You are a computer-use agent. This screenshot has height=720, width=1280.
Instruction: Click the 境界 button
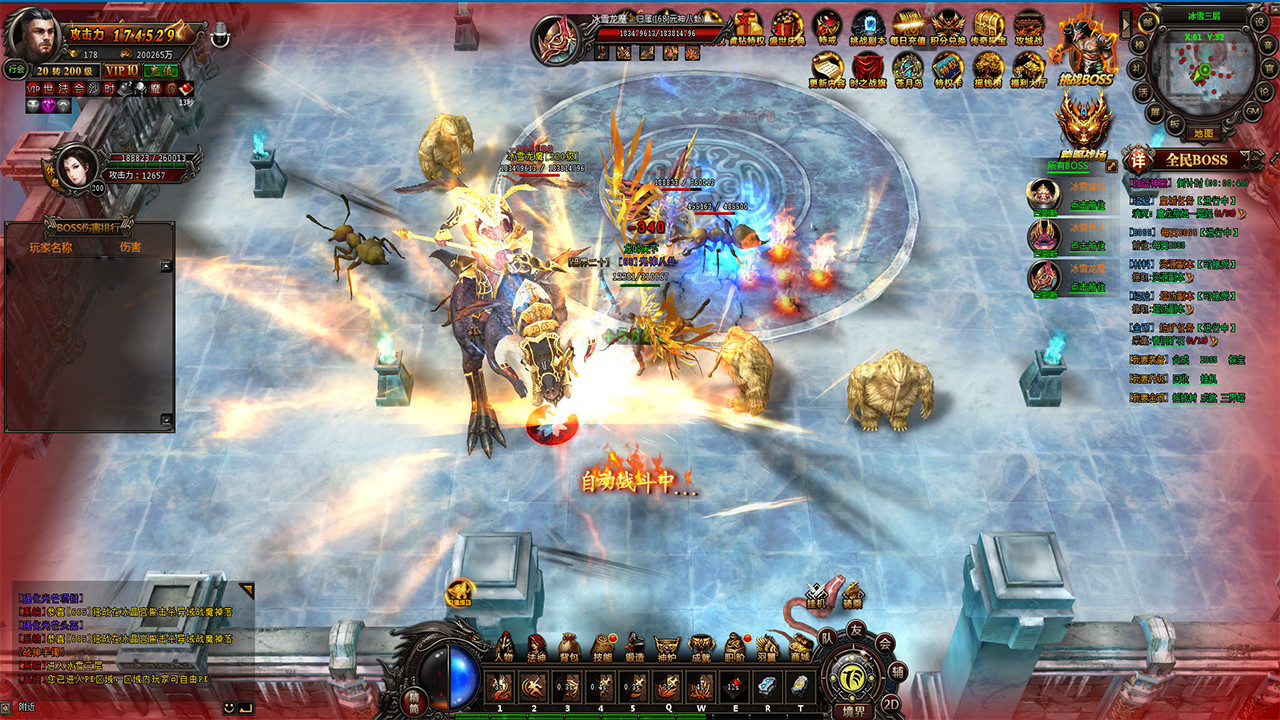point(853,710)
